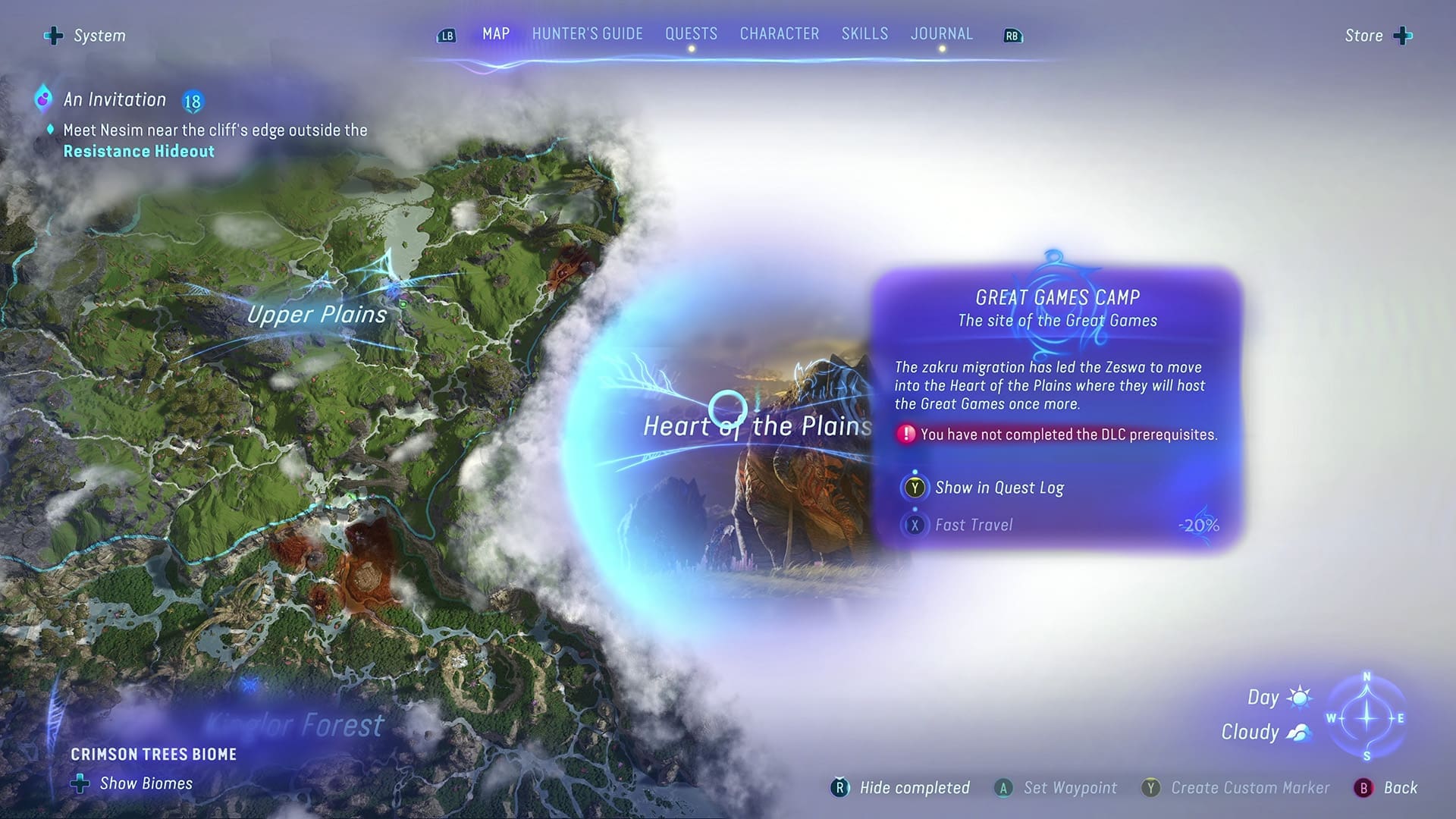Screen dimensions: 1456x819
Task: Click the compass rose
Action: (1367, 717)
